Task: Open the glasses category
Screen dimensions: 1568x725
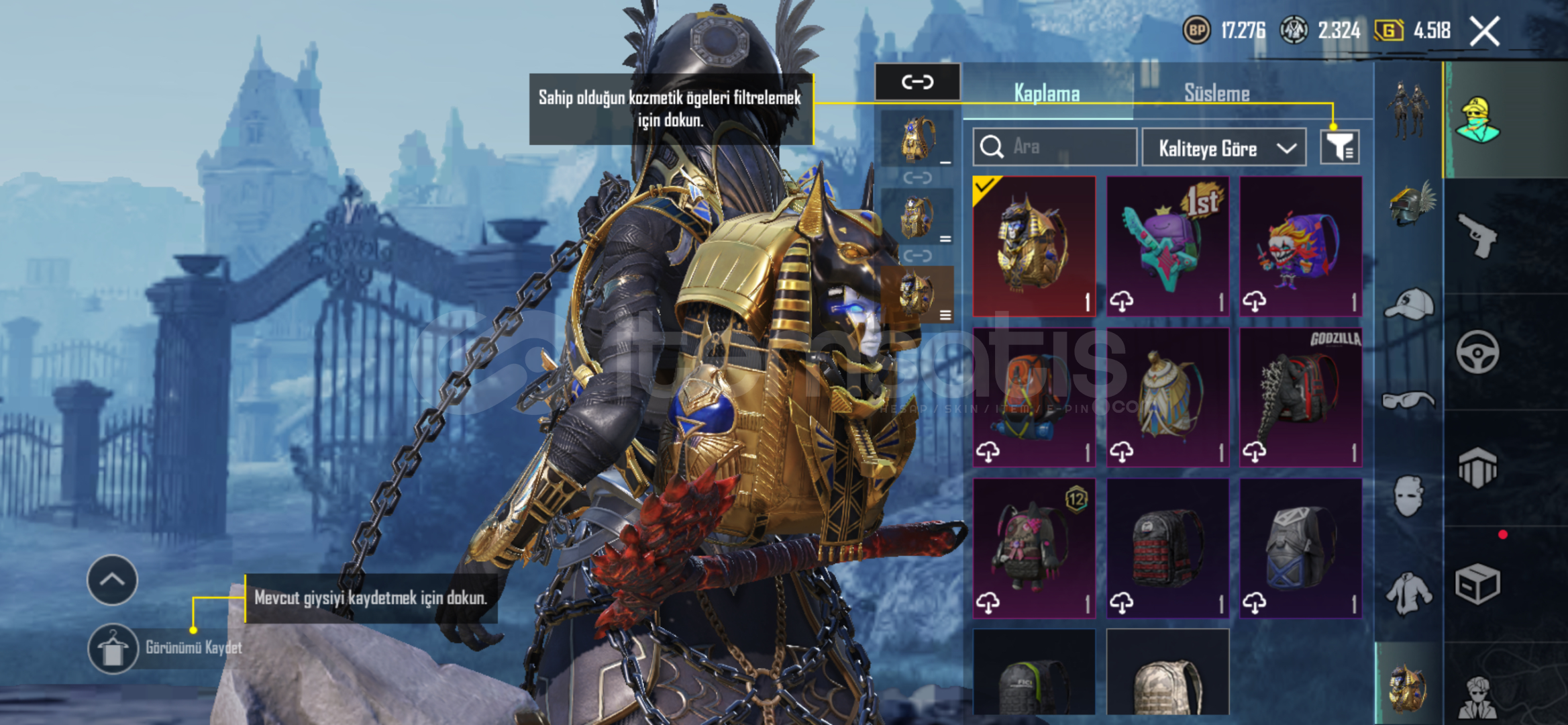Action: click(1409, 401)
